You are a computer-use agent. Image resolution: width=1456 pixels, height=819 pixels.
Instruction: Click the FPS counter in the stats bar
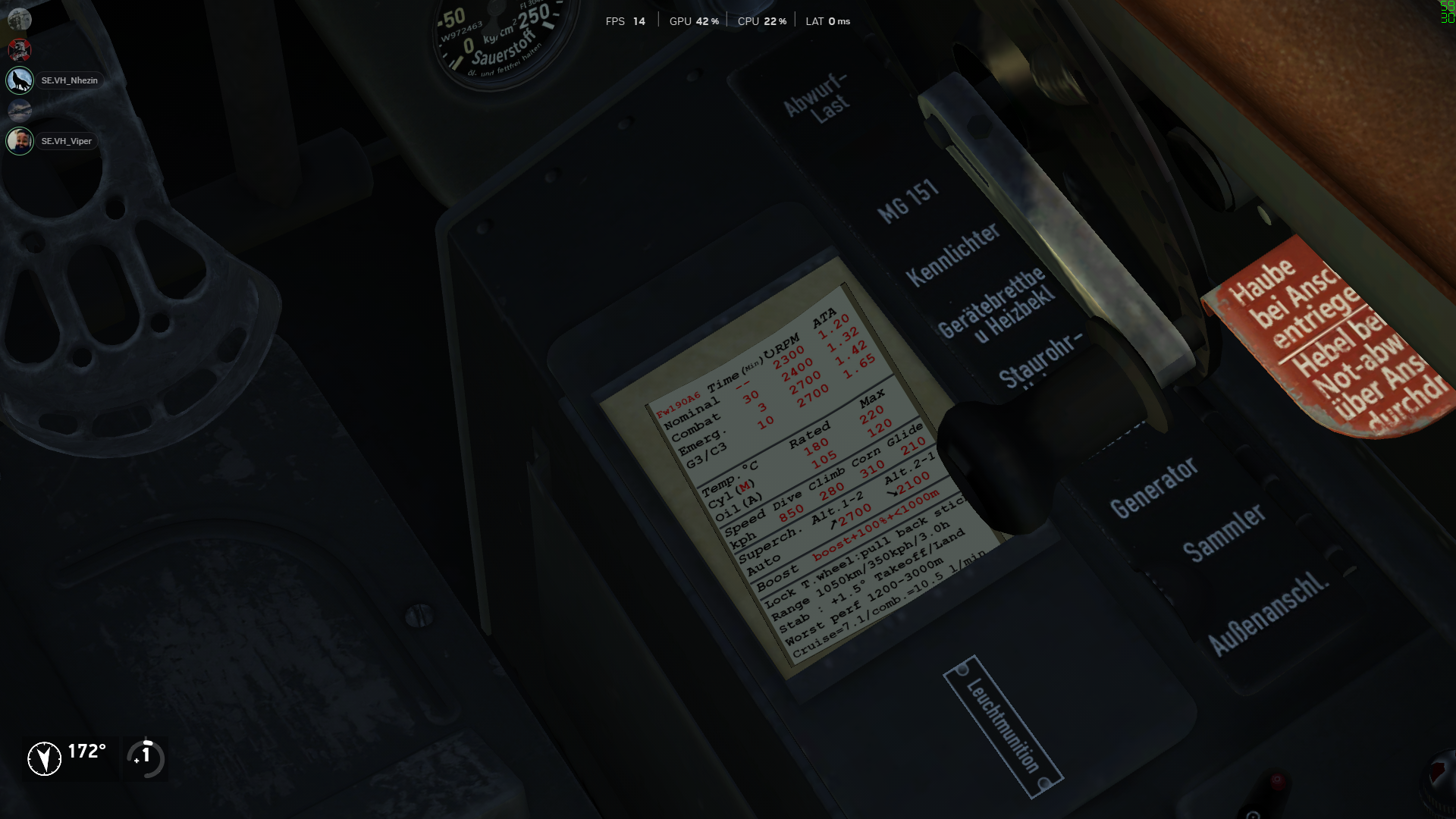[623, 21]
